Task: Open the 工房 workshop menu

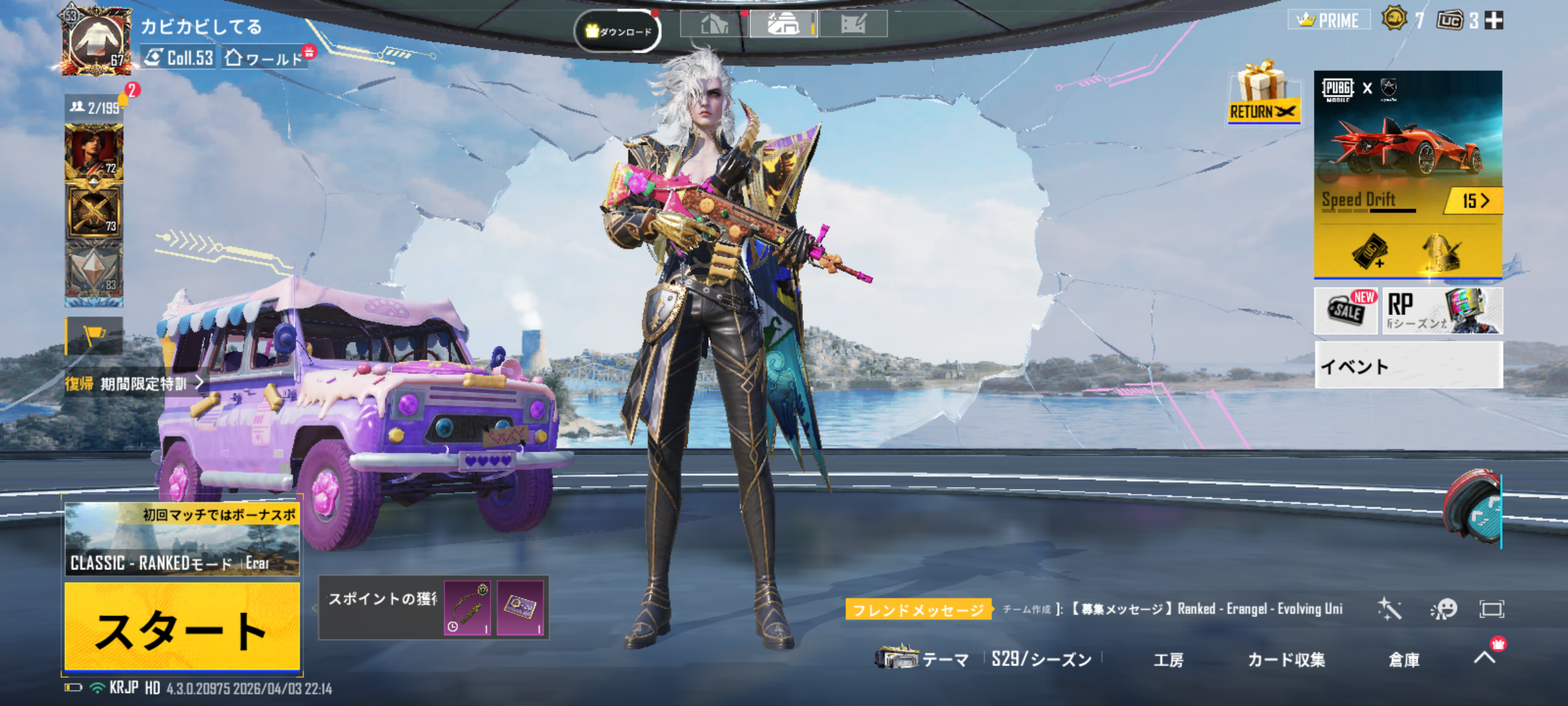Action: coord(1168,660)
